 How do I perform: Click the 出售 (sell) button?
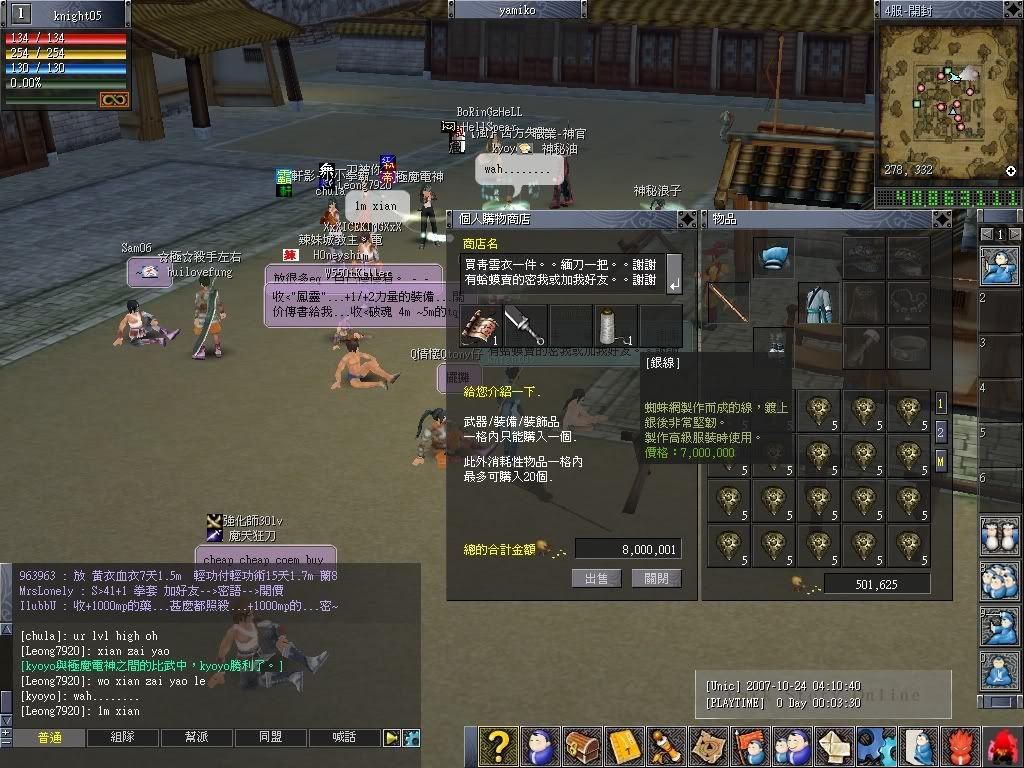pos(596,578)
